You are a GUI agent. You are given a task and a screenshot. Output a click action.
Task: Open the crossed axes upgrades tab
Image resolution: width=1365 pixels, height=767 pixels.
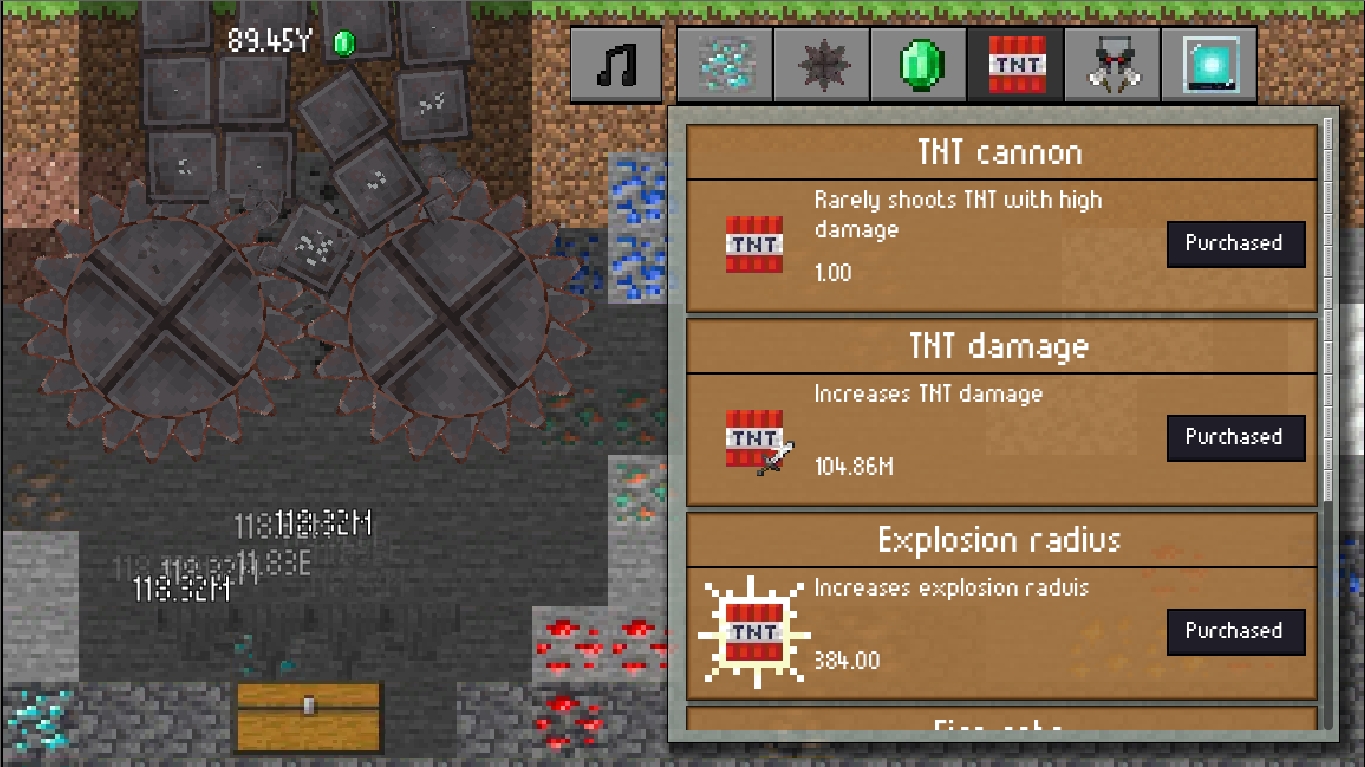click(x=1111, y=63)
